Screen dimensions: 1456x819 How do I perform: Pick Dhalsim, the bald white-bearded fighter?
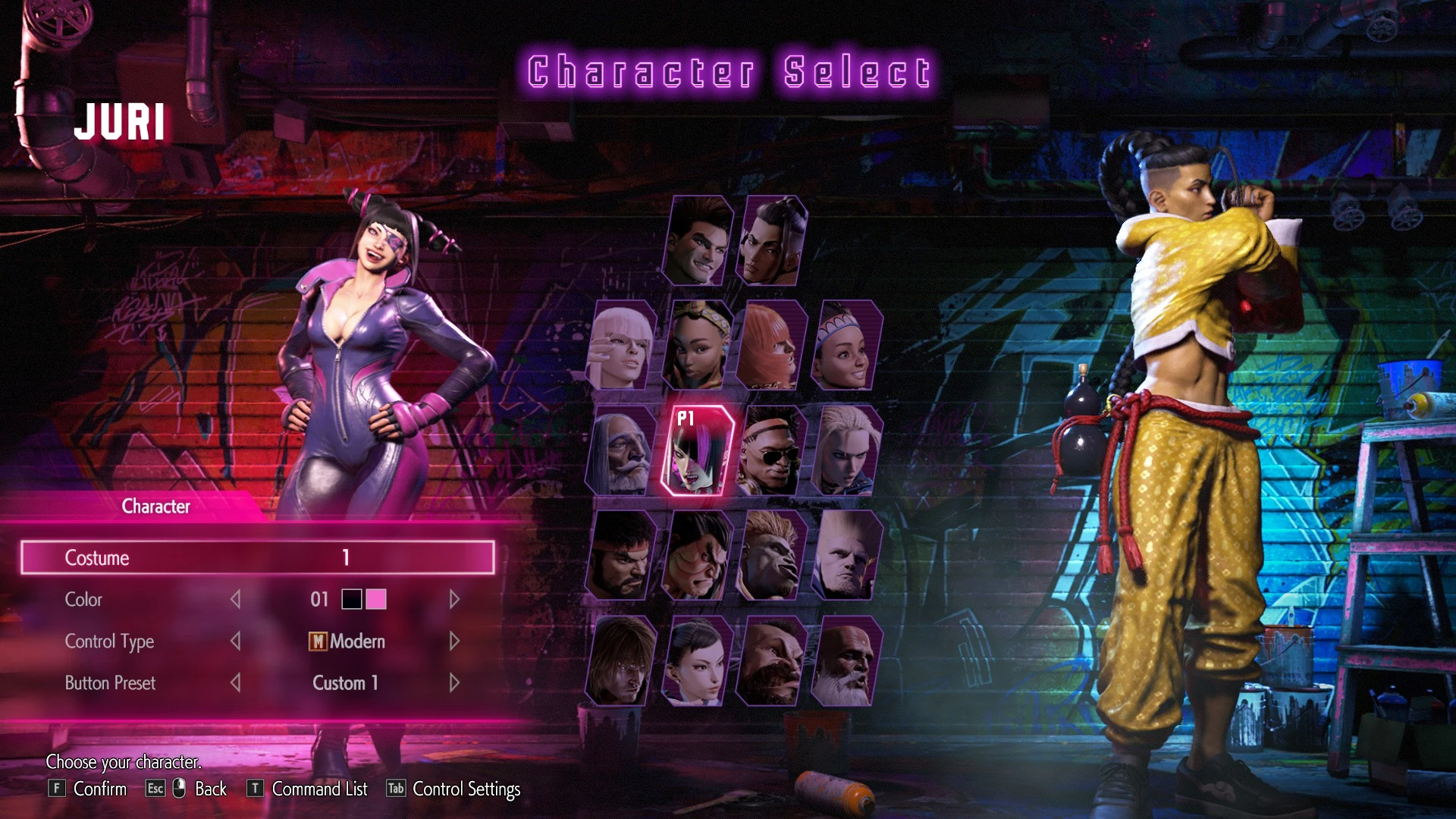click(x=845, y=661)
